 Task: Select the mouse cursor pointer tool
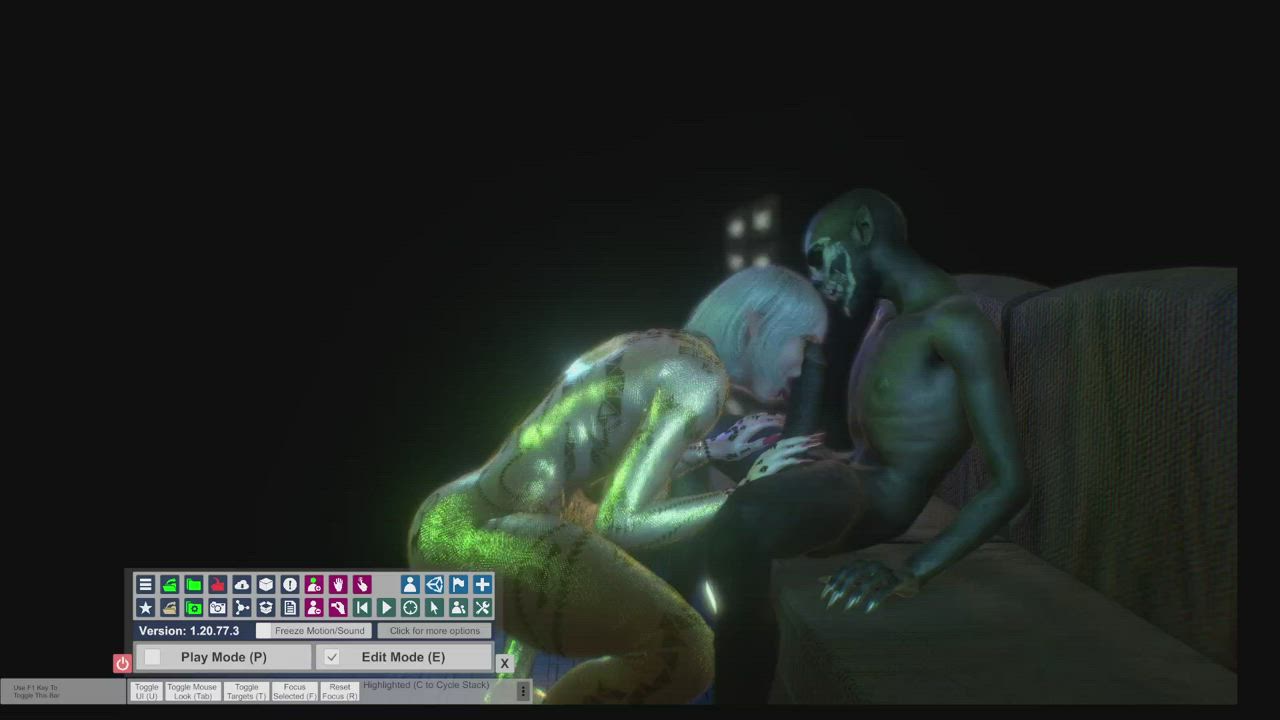click(434, 608)
